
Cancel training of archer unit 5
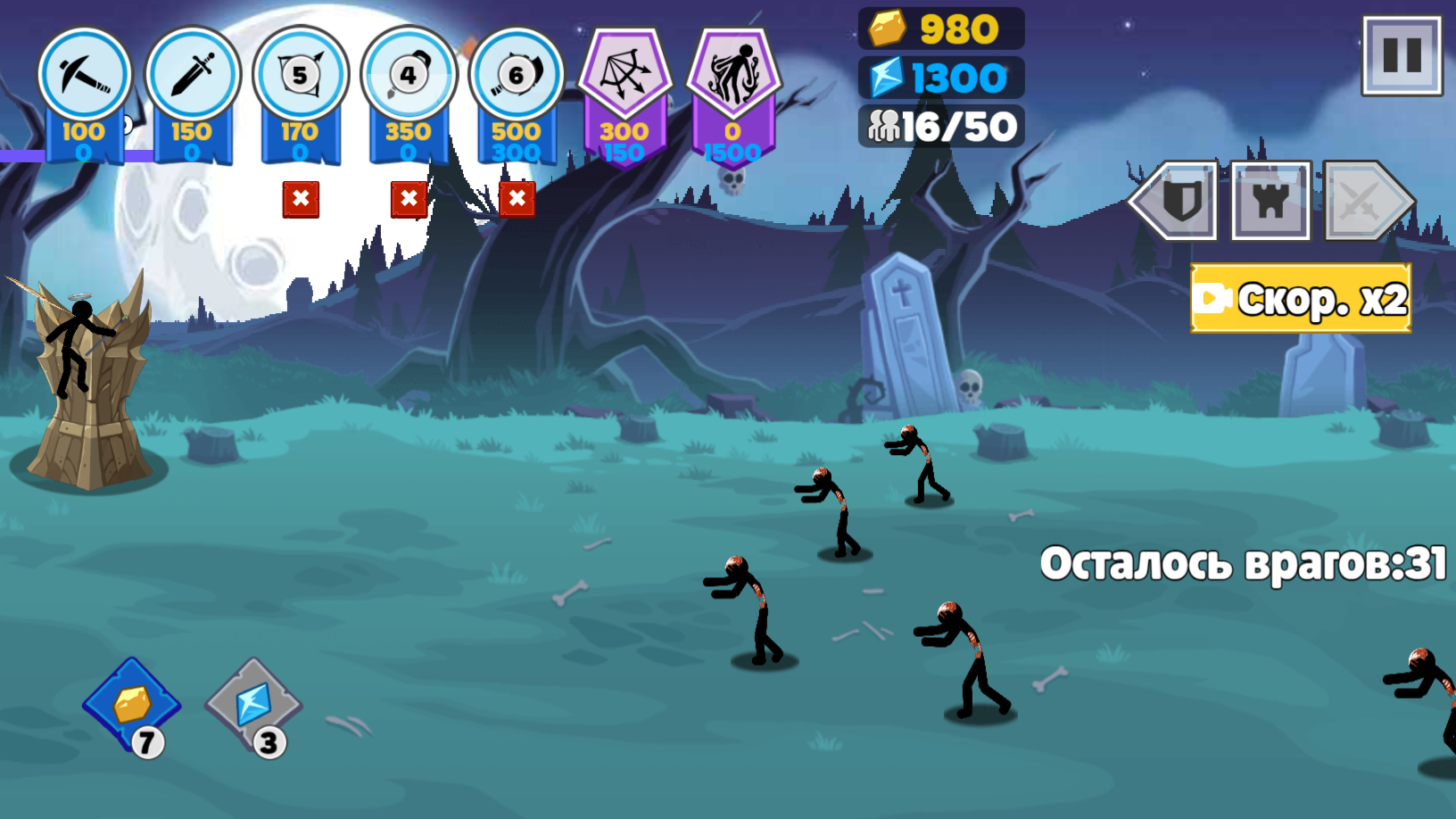tap(301, 201)
